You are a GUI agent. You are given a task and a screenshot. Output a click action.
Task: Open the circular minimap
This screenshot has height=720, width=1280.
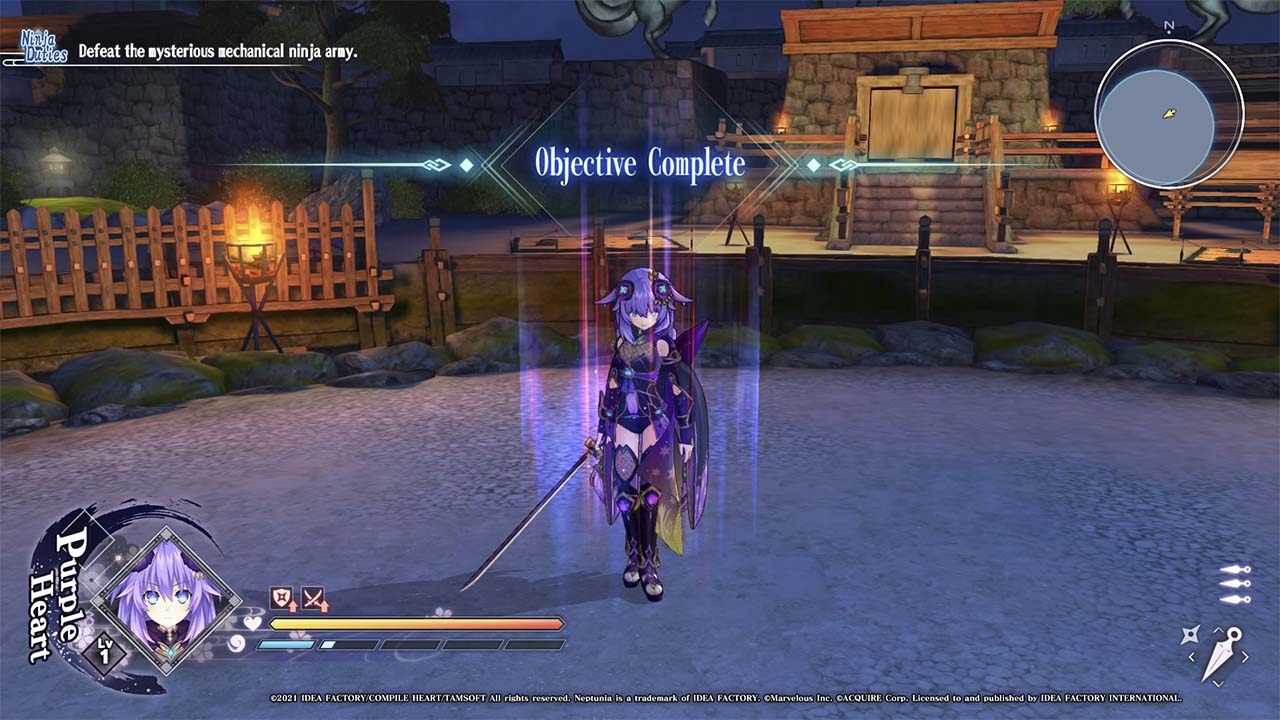tap(1168, 114)
